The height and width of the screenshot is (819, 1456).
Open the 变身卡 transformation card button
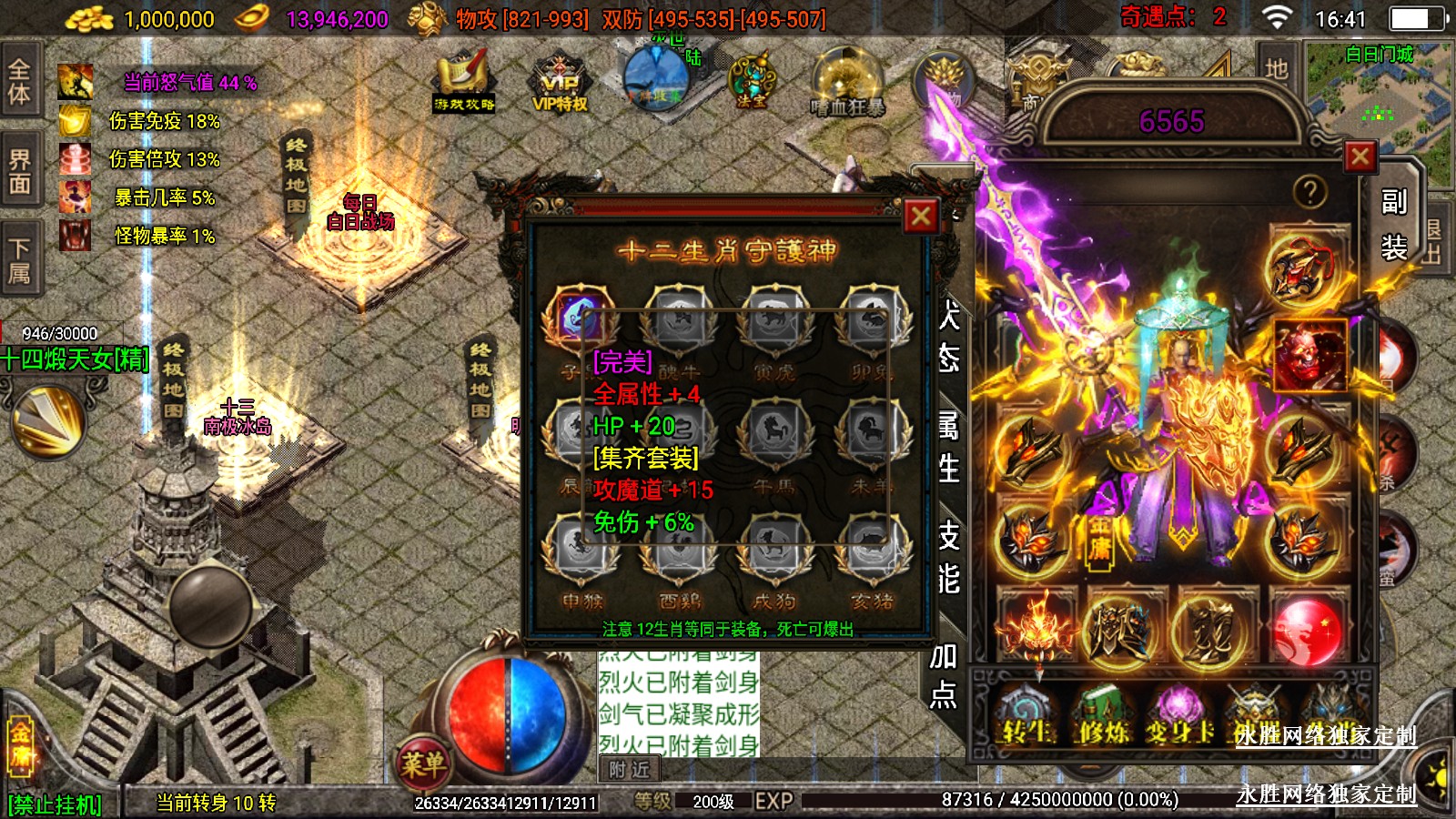click(x=1179, y=714)
